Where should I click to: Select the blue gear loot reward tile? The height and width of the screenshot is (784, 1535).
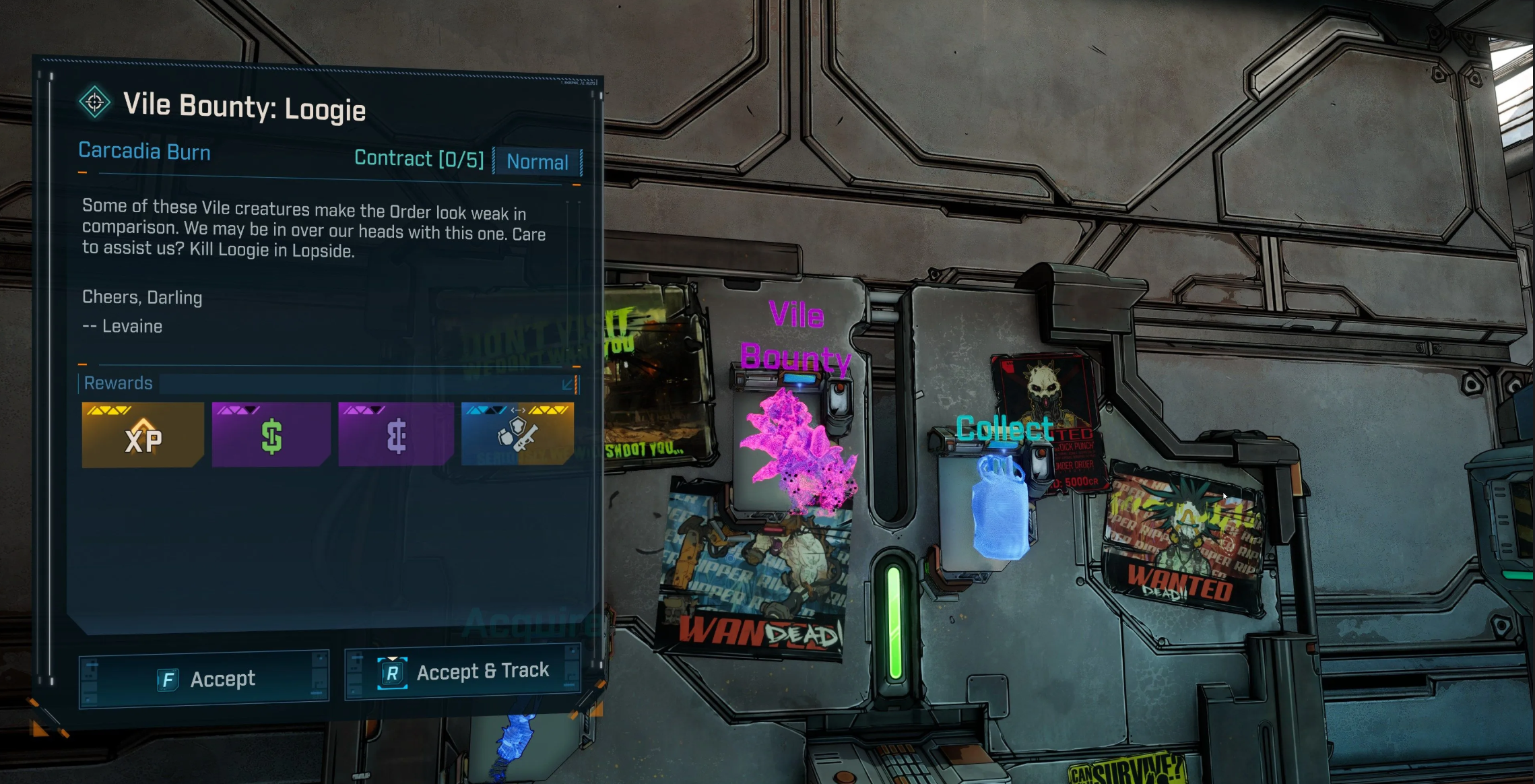[517, 434]
